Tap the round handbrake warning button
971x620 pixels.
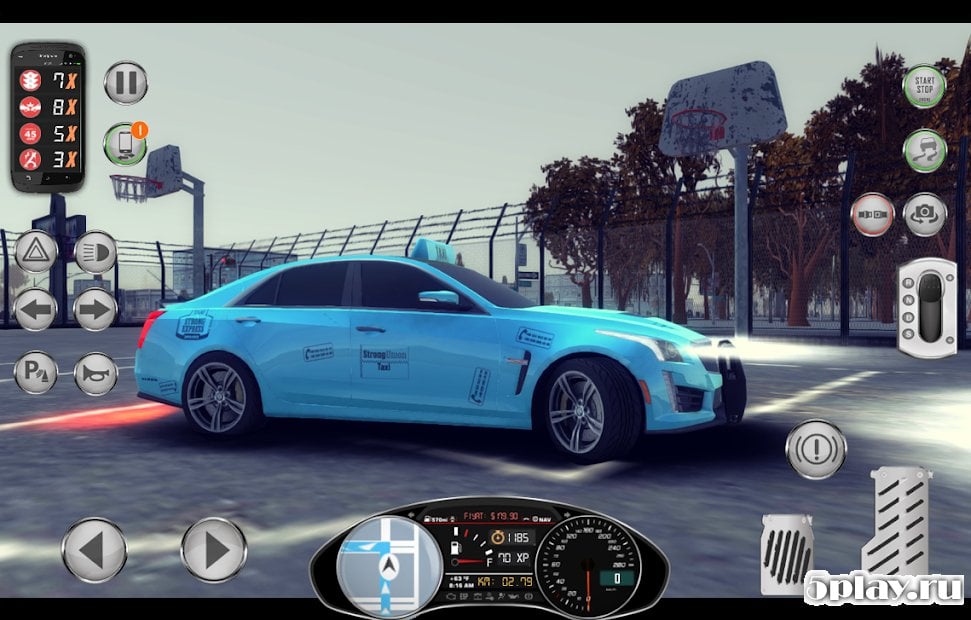(816, 449)
